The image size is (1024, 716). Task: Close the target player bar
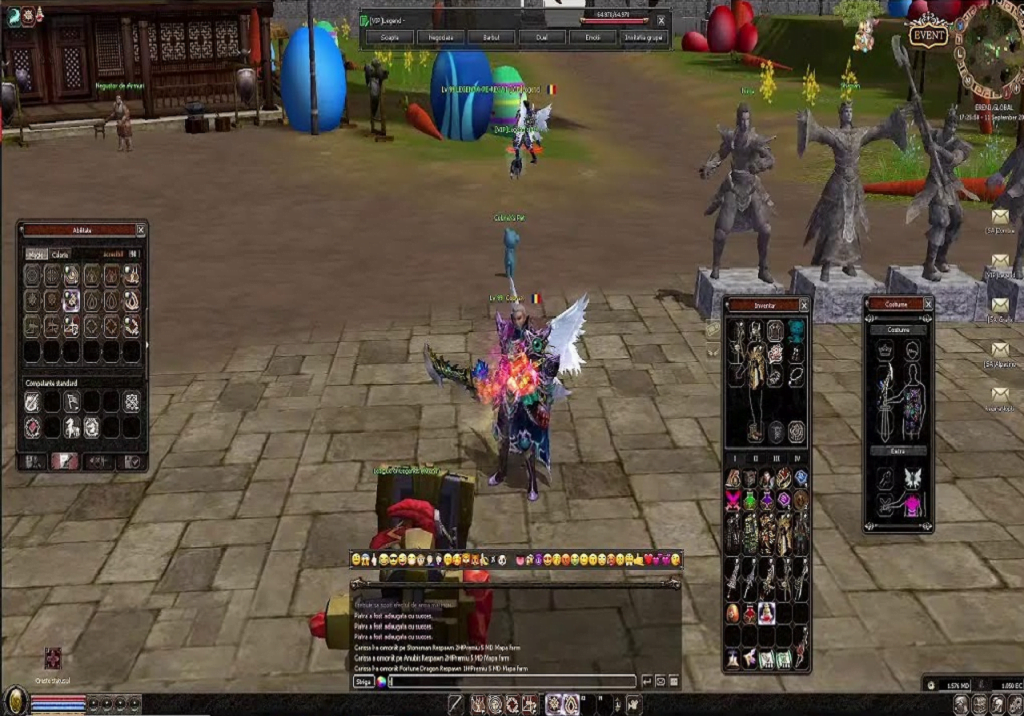tap(660, 20)
